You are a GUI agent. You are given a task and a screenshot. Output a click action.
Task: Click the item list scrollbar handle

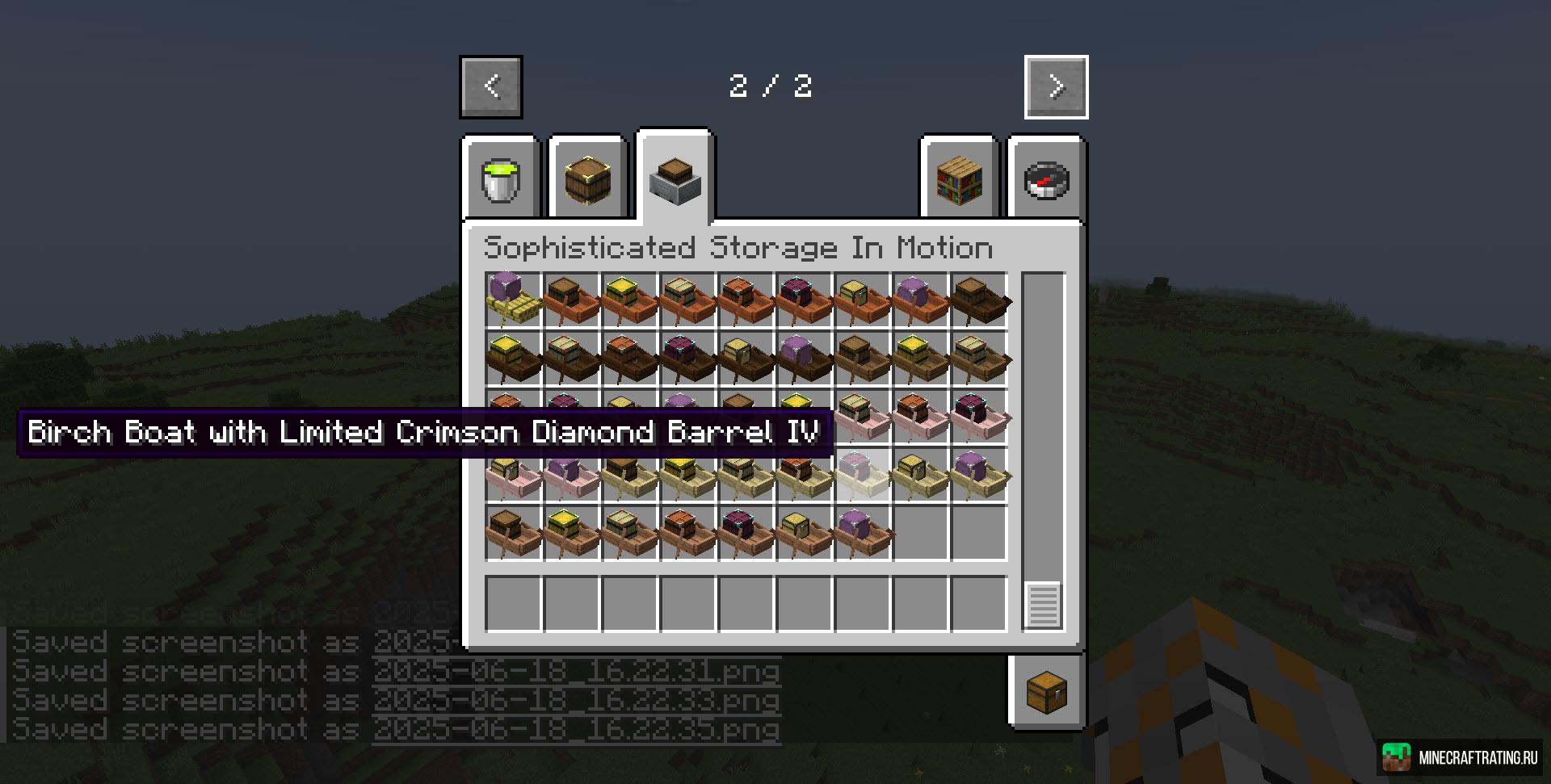pos(1043,604)
